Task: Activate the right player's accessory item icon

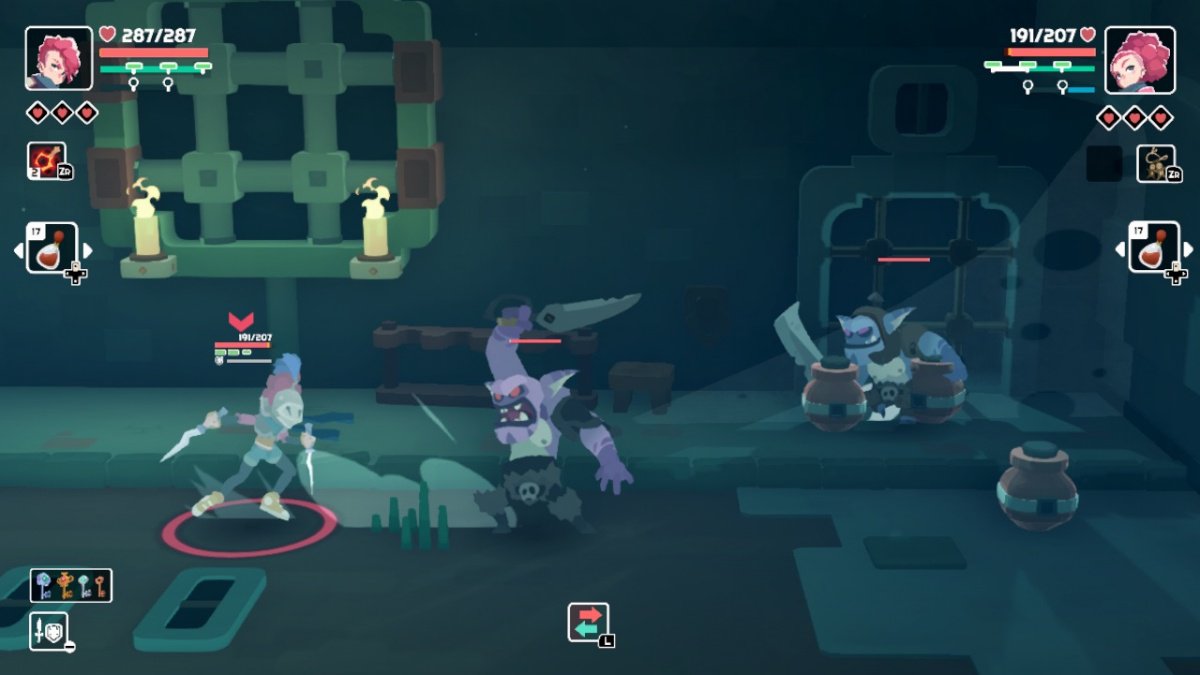Action: pyautogui.click(x=1155, y=163)
